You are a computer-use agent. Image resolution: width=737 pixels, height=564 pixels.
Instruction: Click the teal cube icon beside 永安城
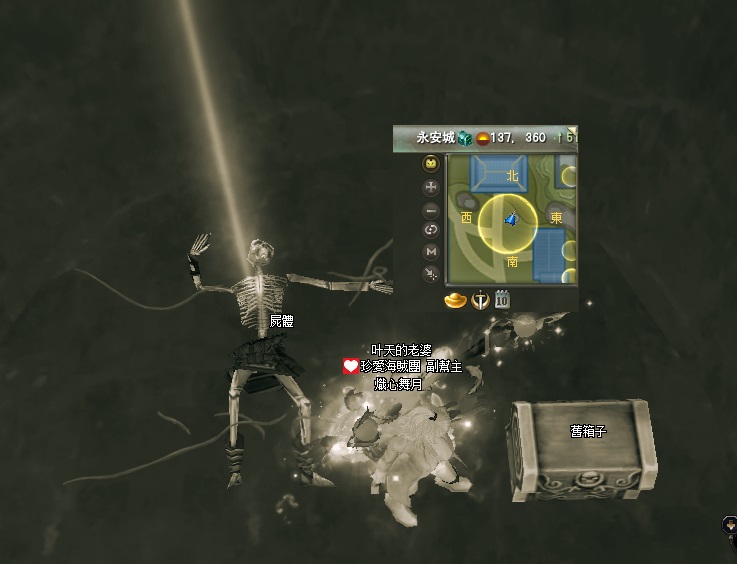[465, 138]
